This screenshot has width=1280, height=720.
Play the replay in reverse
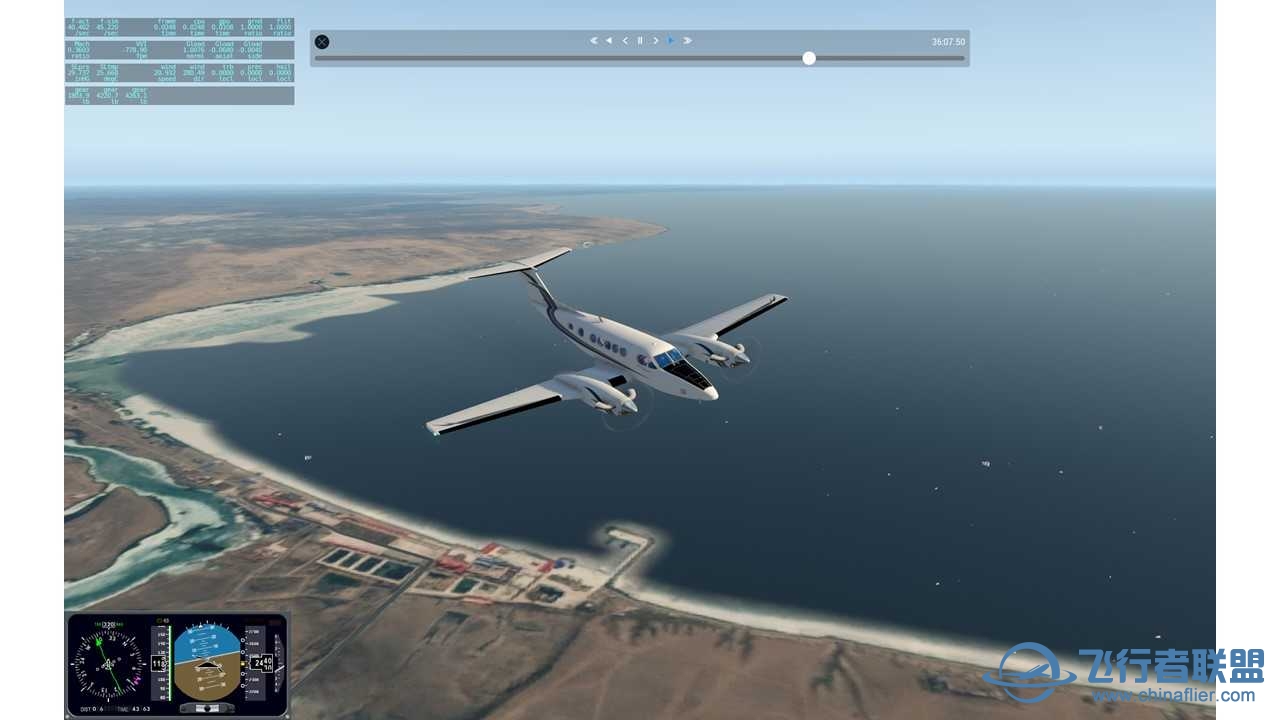pos(609,41)
